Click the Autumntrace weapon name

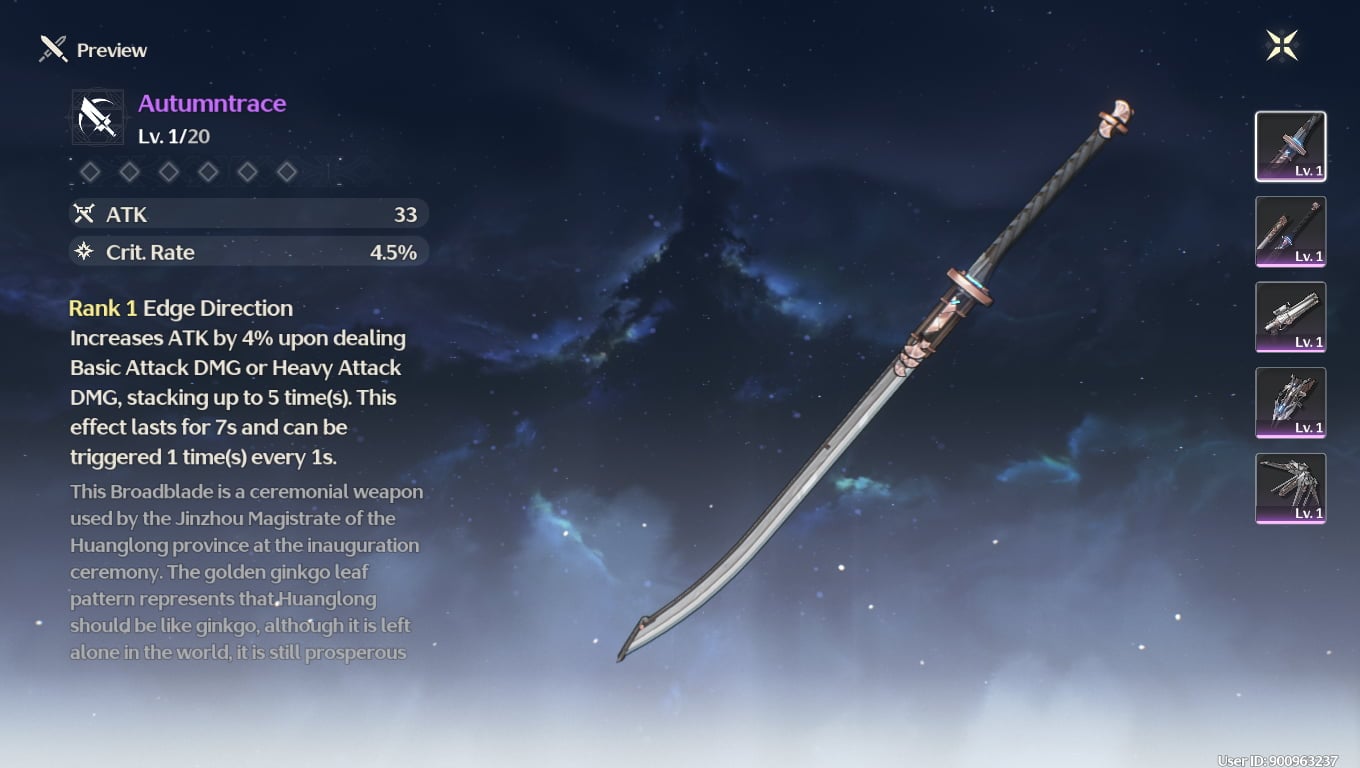tap(211, 102)
